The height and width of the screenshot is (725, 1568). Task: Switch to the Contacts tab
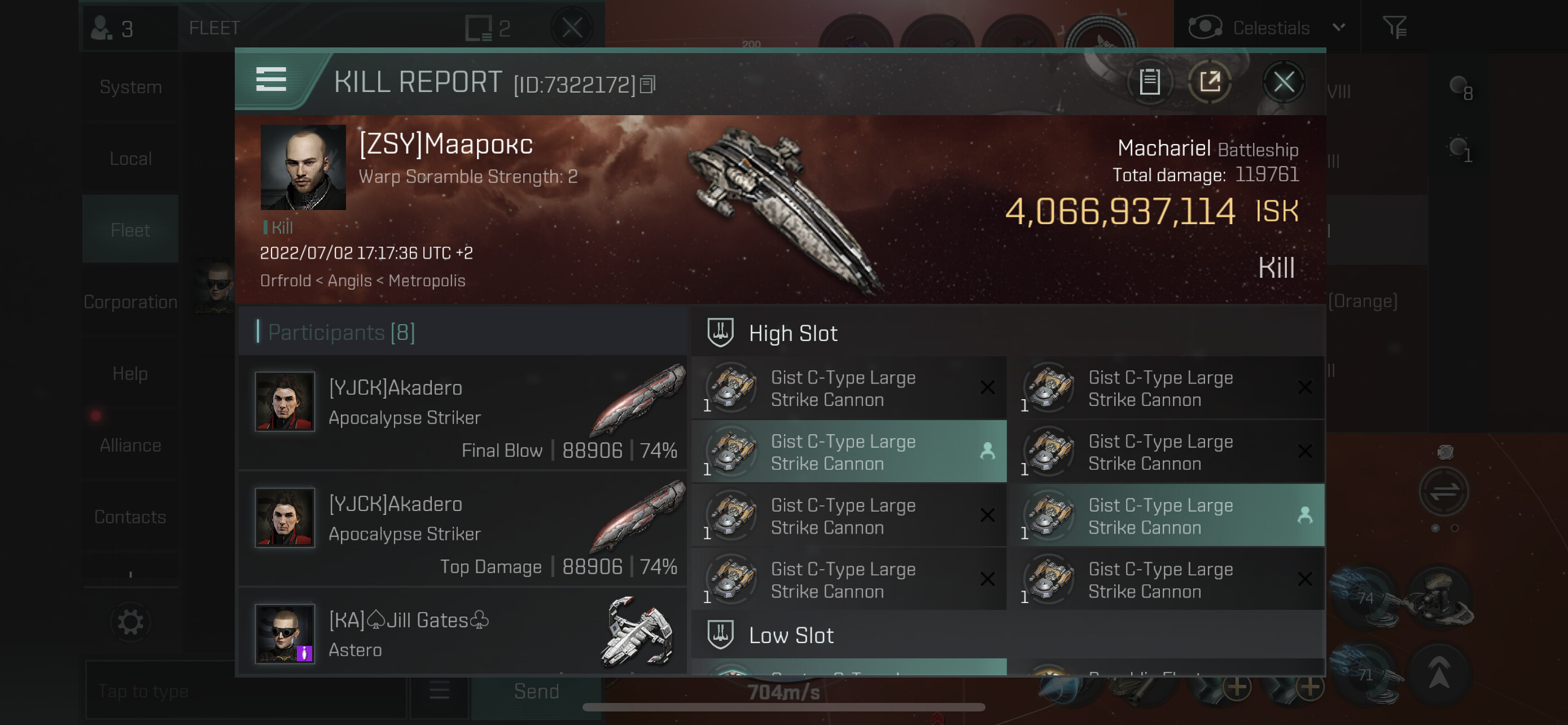(130, 517)
